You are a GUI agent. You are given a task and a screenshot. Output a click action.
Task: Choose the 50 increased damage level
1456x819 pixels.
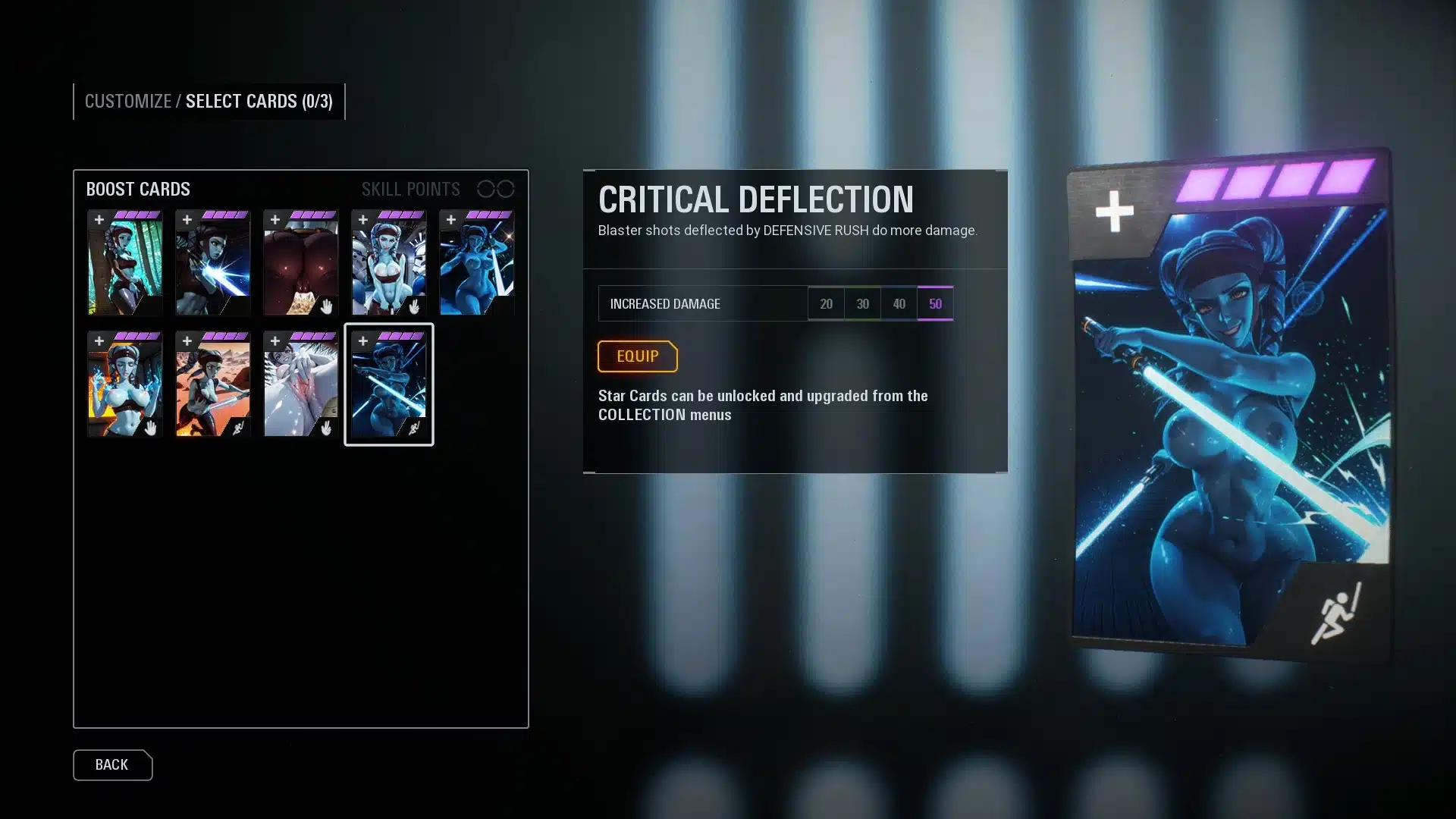pyautogui.click(x=935, y=304)
